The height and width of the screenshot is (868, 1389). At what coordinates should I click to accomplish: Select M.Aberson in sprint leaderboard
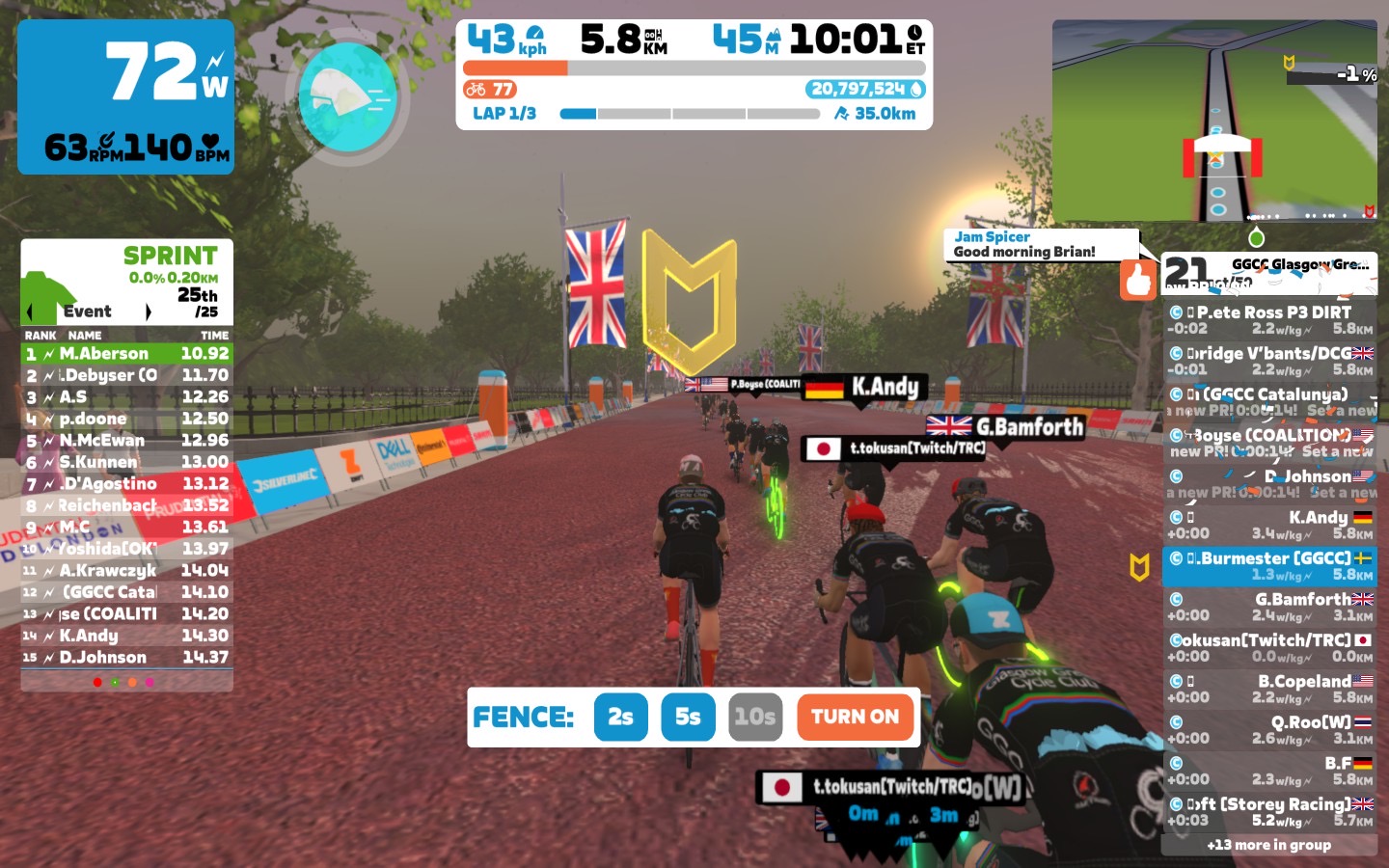click(x=126, y=354)
